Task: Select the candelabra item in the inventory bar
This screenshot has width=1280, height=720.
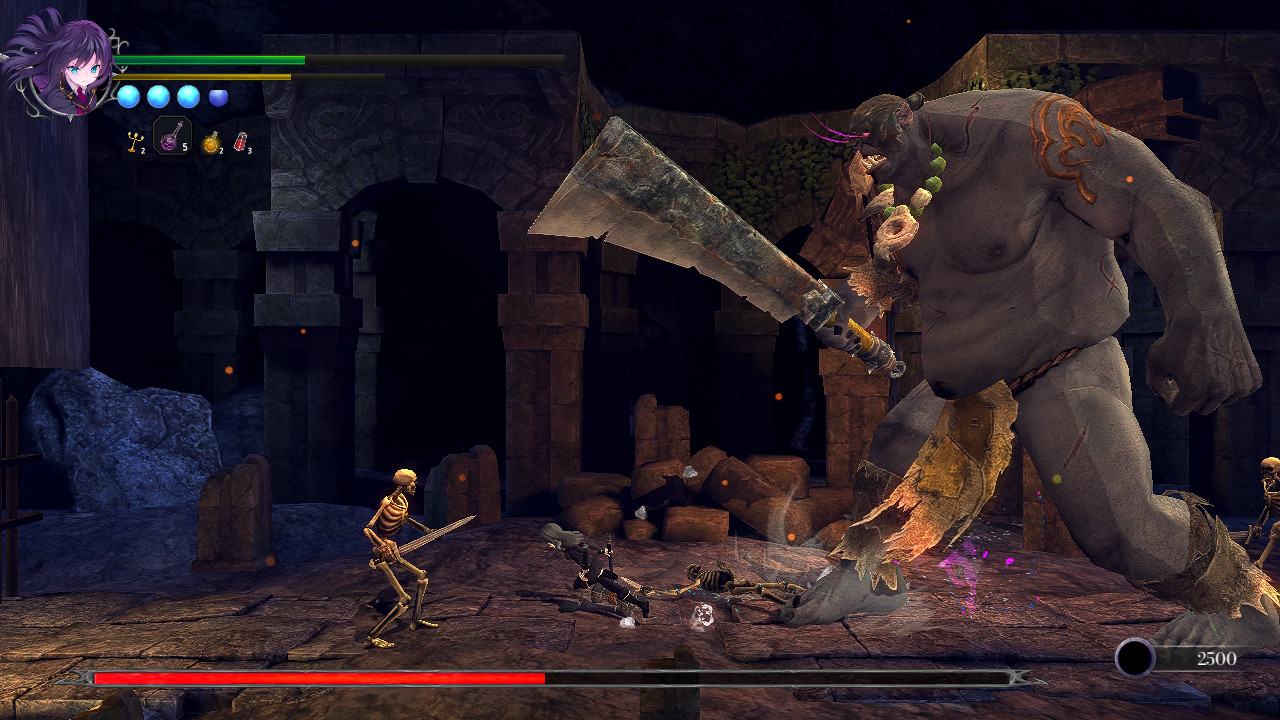Action: coord(135,140)
